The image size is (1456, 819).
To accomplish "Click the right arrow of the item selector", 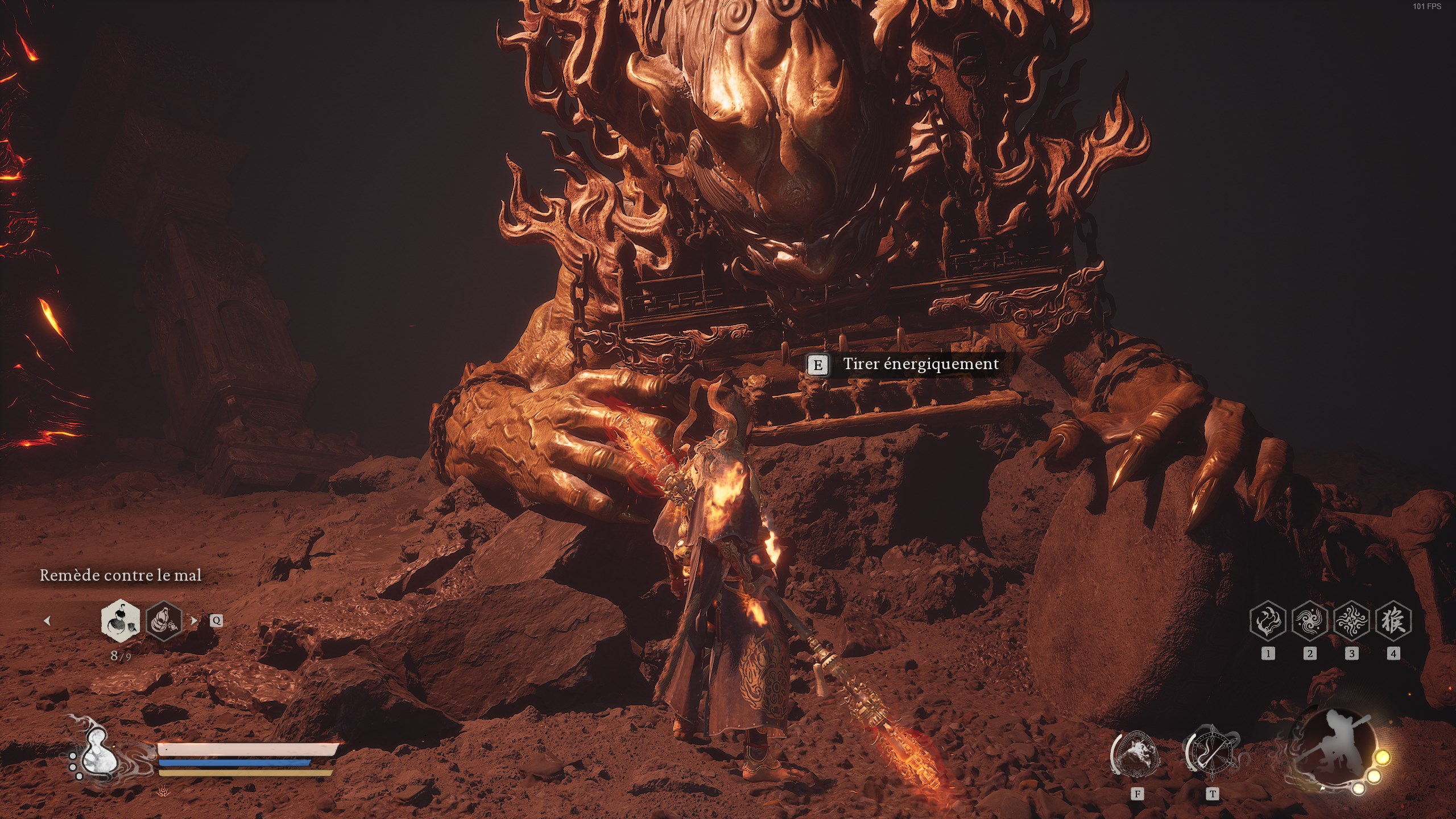I will click(194, 621).
